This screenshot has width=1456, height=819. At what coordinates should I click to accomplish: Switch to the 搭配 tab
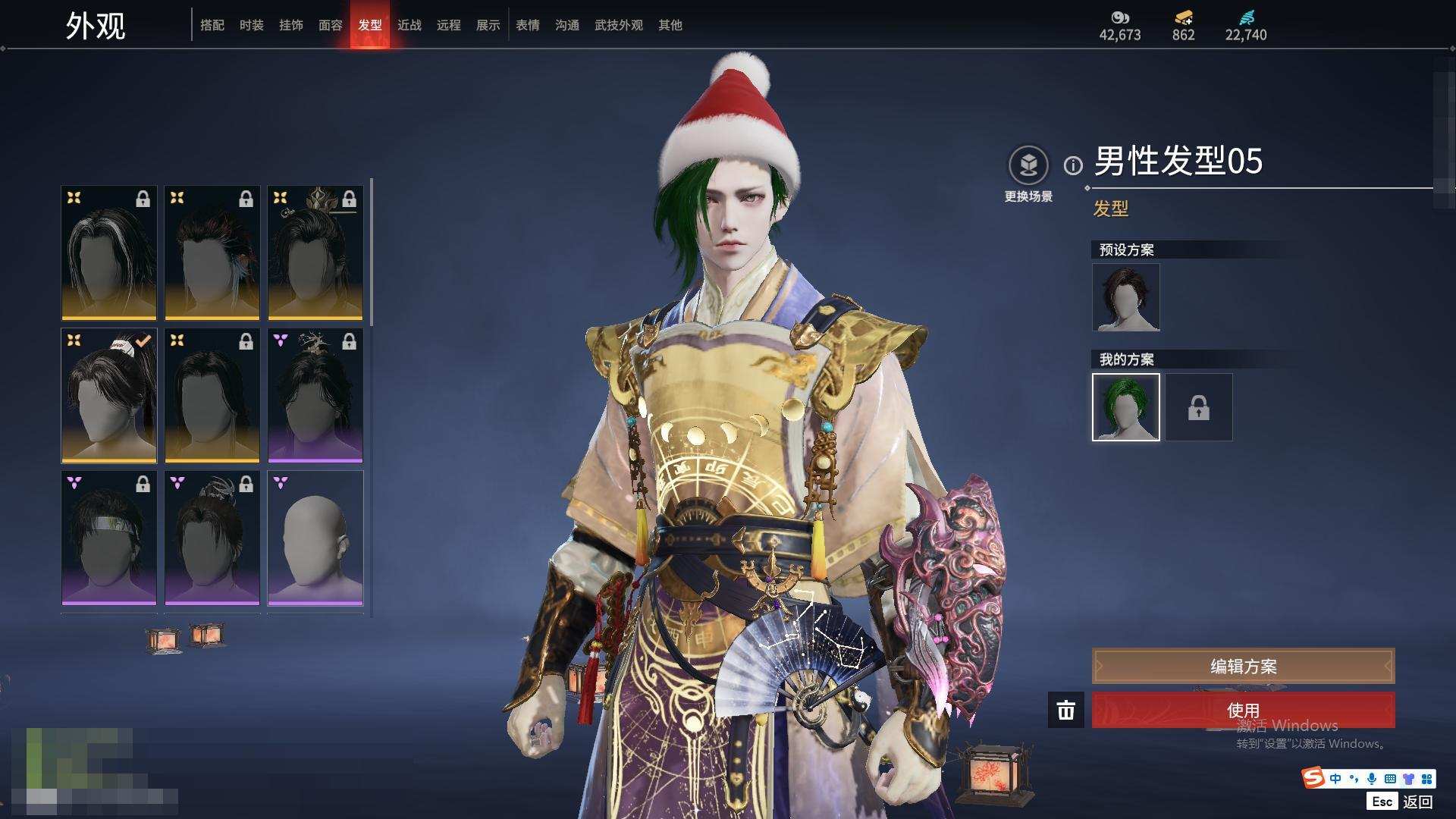click(212, 25)
